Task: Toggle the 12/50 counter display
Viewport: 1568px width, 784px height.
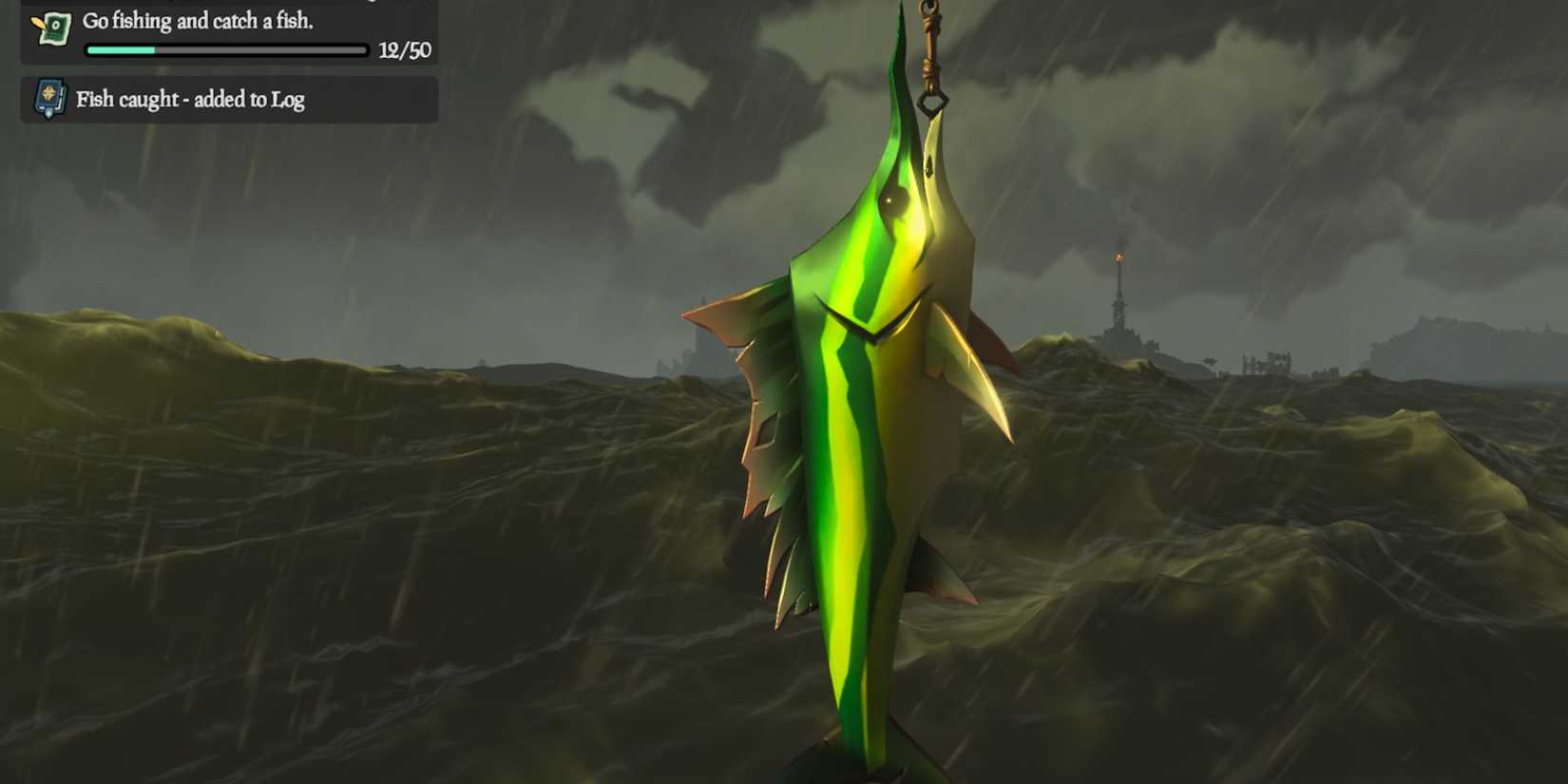Action: [405, 49]
